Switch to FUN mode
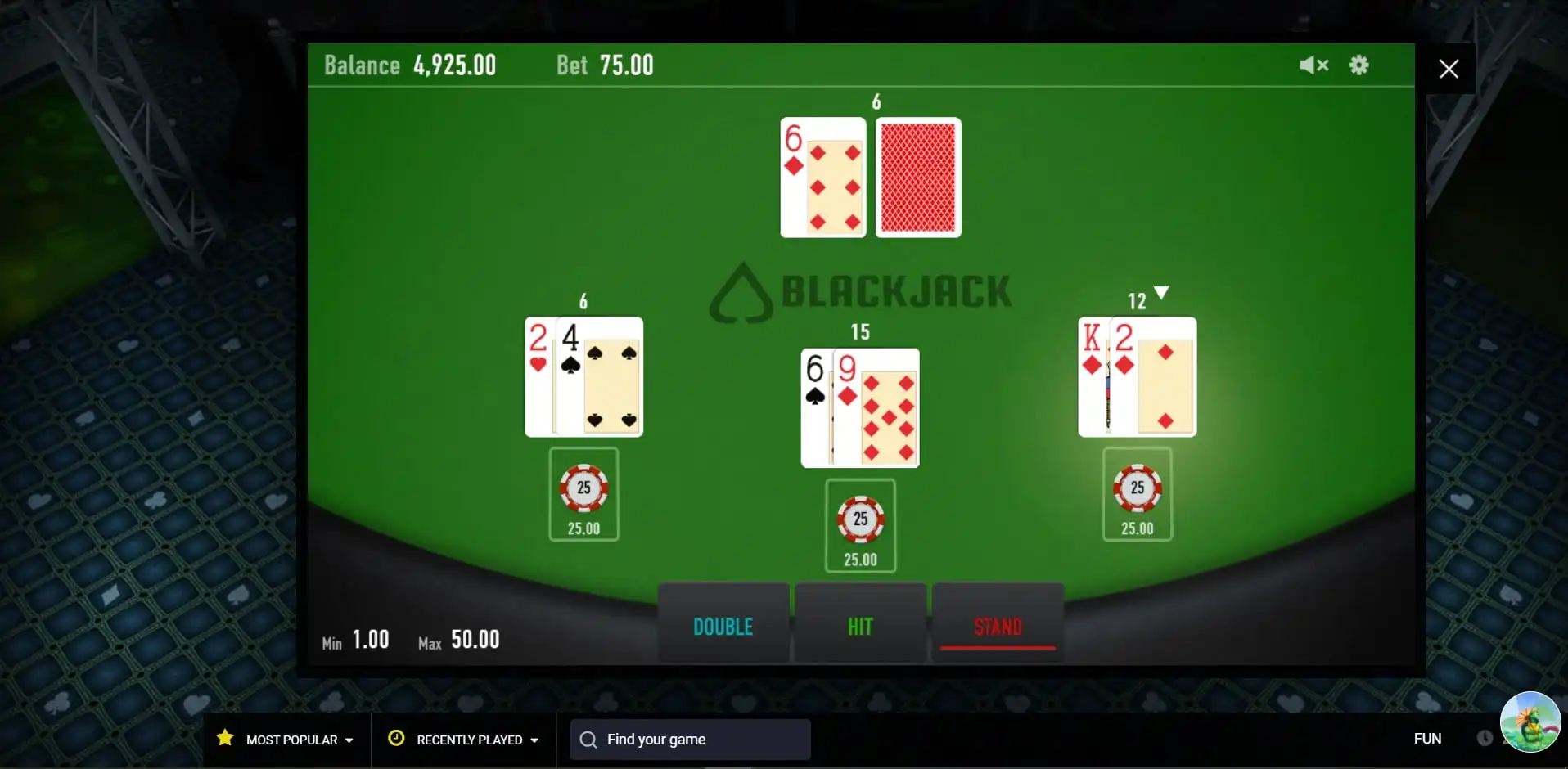 (1427, 739)
